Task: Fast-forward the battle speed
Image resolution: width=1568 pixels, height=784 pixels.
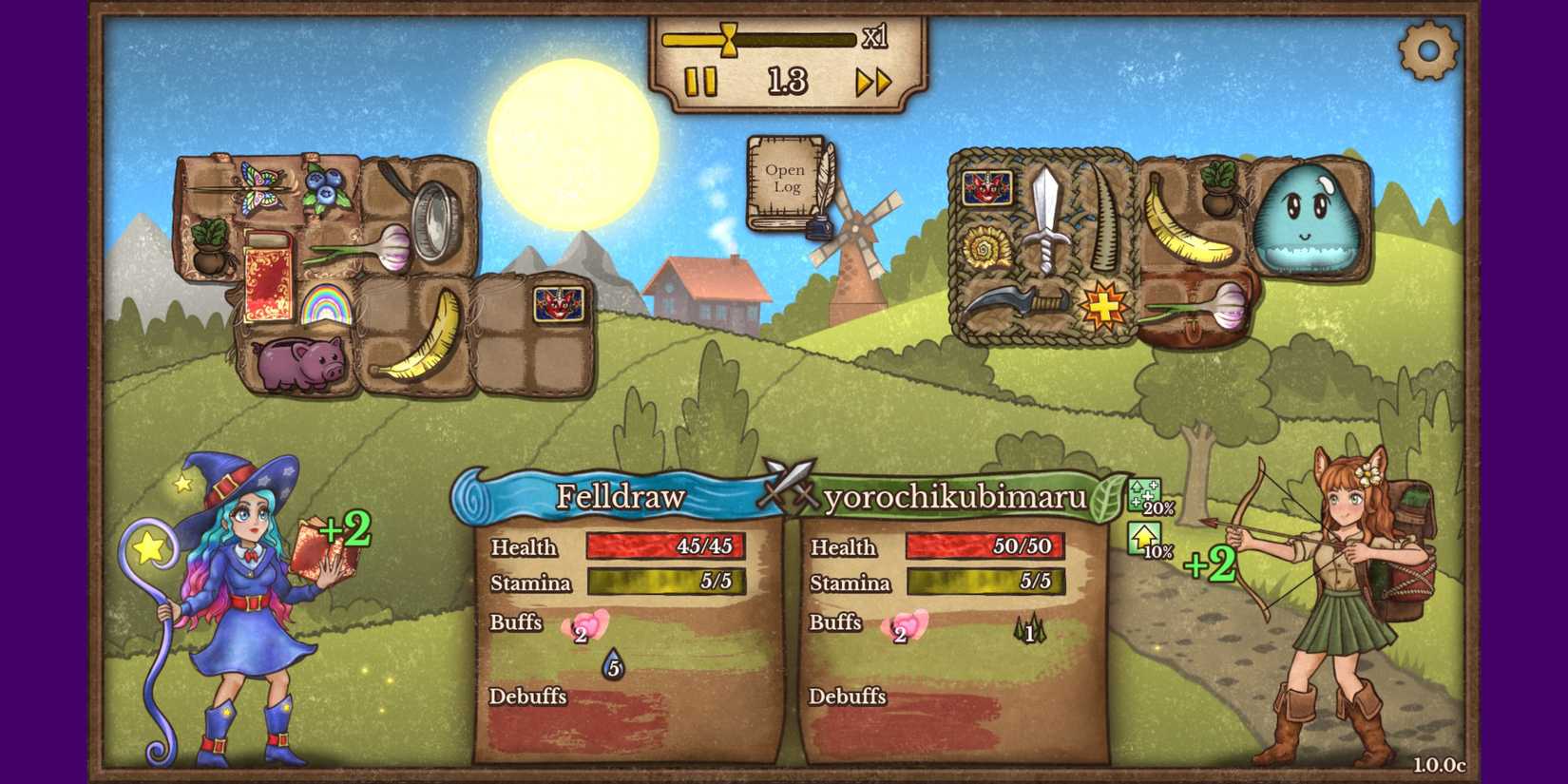Action: coord(873,83)
